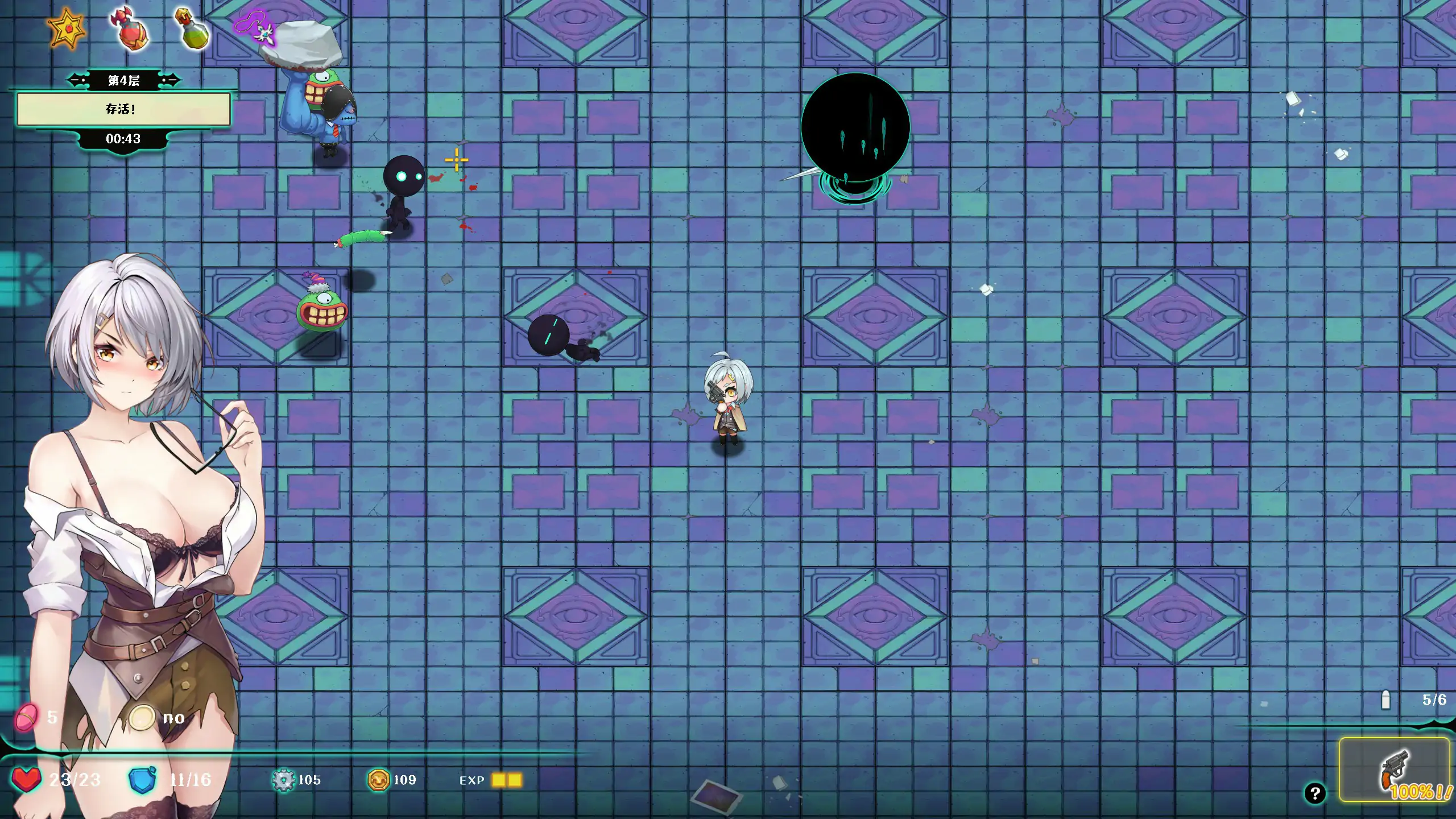This screenshot has width=1456, height=819.
Task: Click the red potion flask icon
Action: point(131,30)
